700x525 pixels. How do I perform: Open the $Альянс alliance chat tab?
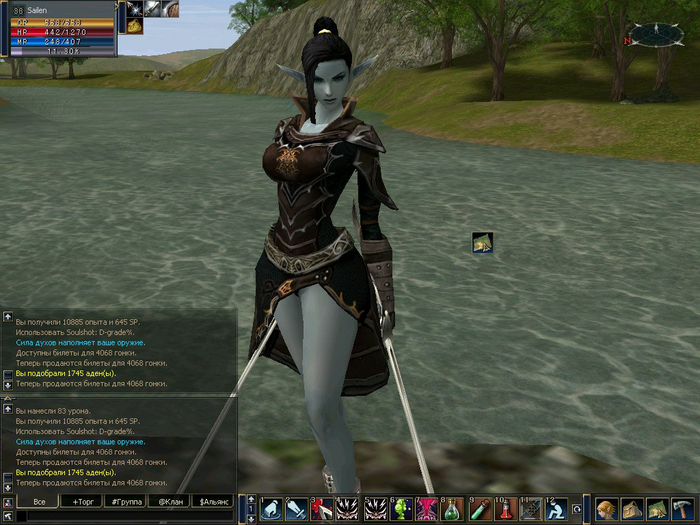214,501
